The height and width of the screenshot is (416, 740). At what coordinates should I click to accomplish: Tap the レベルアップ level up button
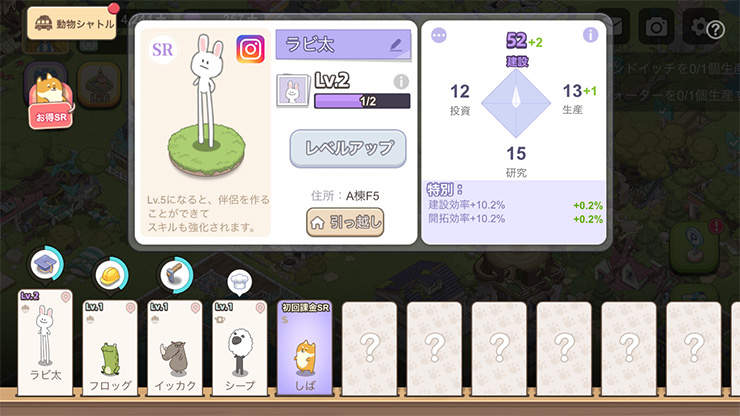click(x=348, y=149)
